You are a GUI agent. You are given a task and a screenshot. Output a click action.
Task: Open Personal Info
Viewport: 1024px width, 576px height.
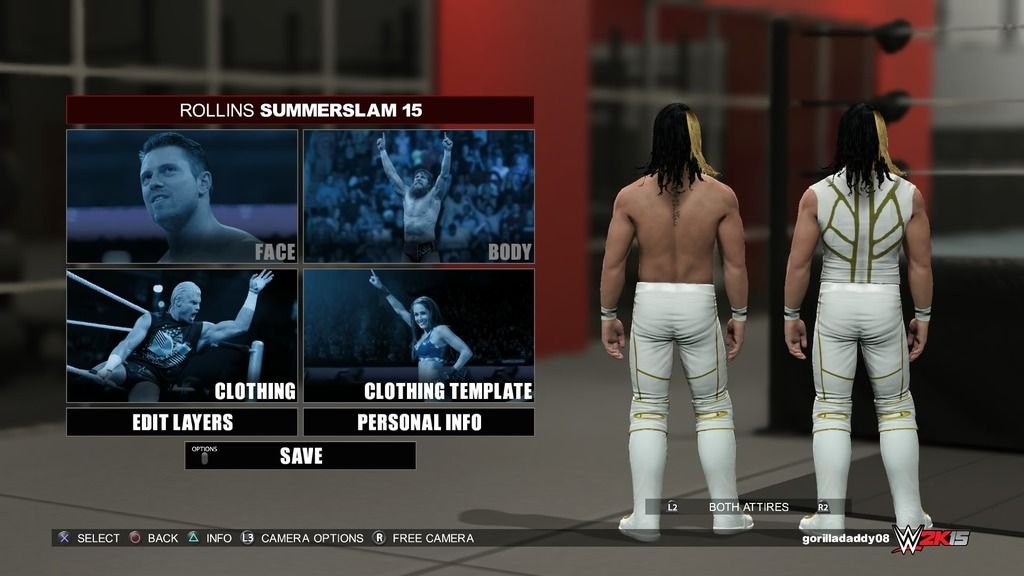pos(419,422)
